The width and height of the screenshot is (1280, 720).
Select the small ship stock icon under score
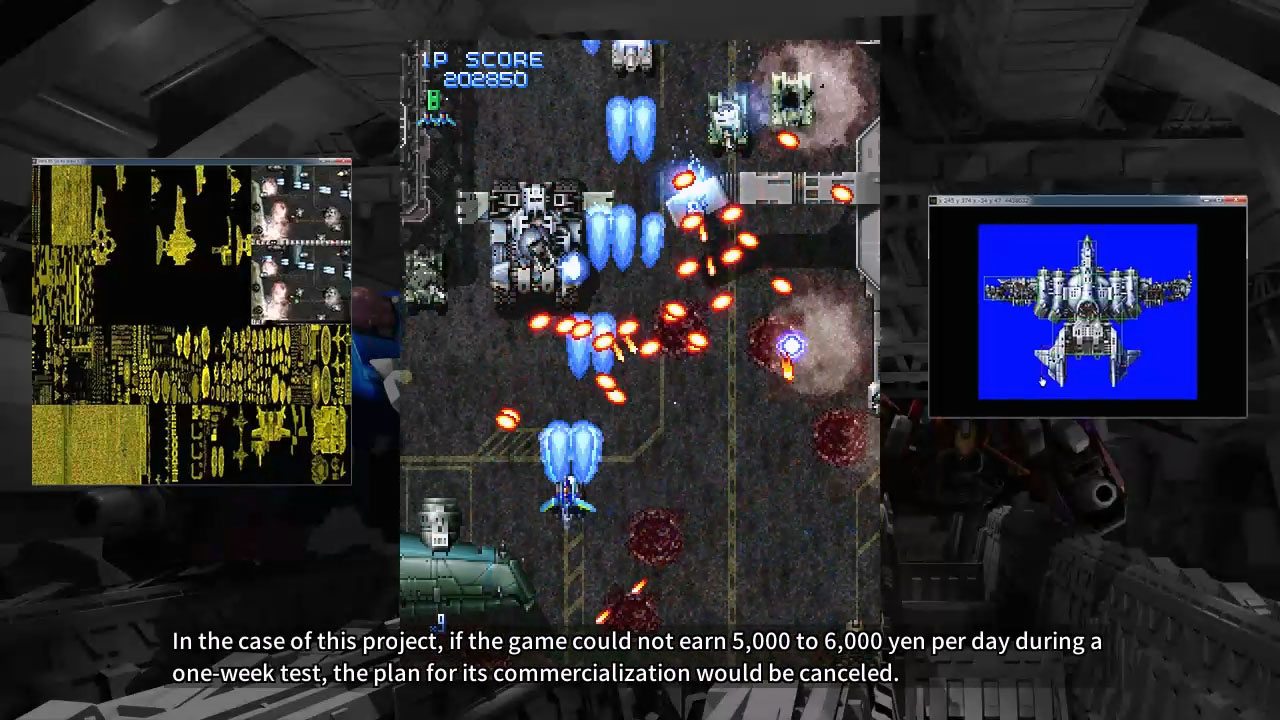pos(434,120)
